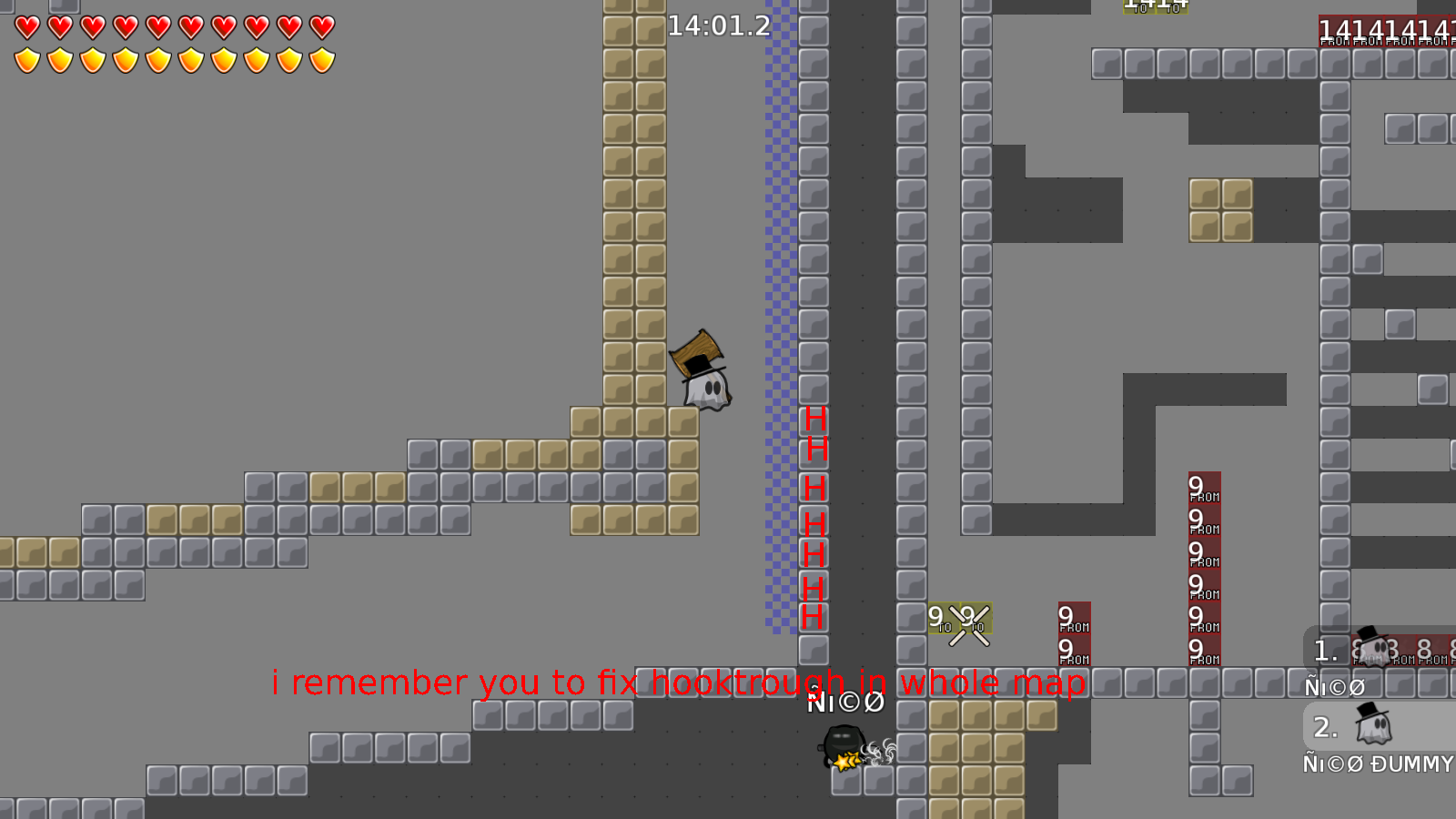
Task: Click the race timer showing 14:01.2
Action: [722, 25]
